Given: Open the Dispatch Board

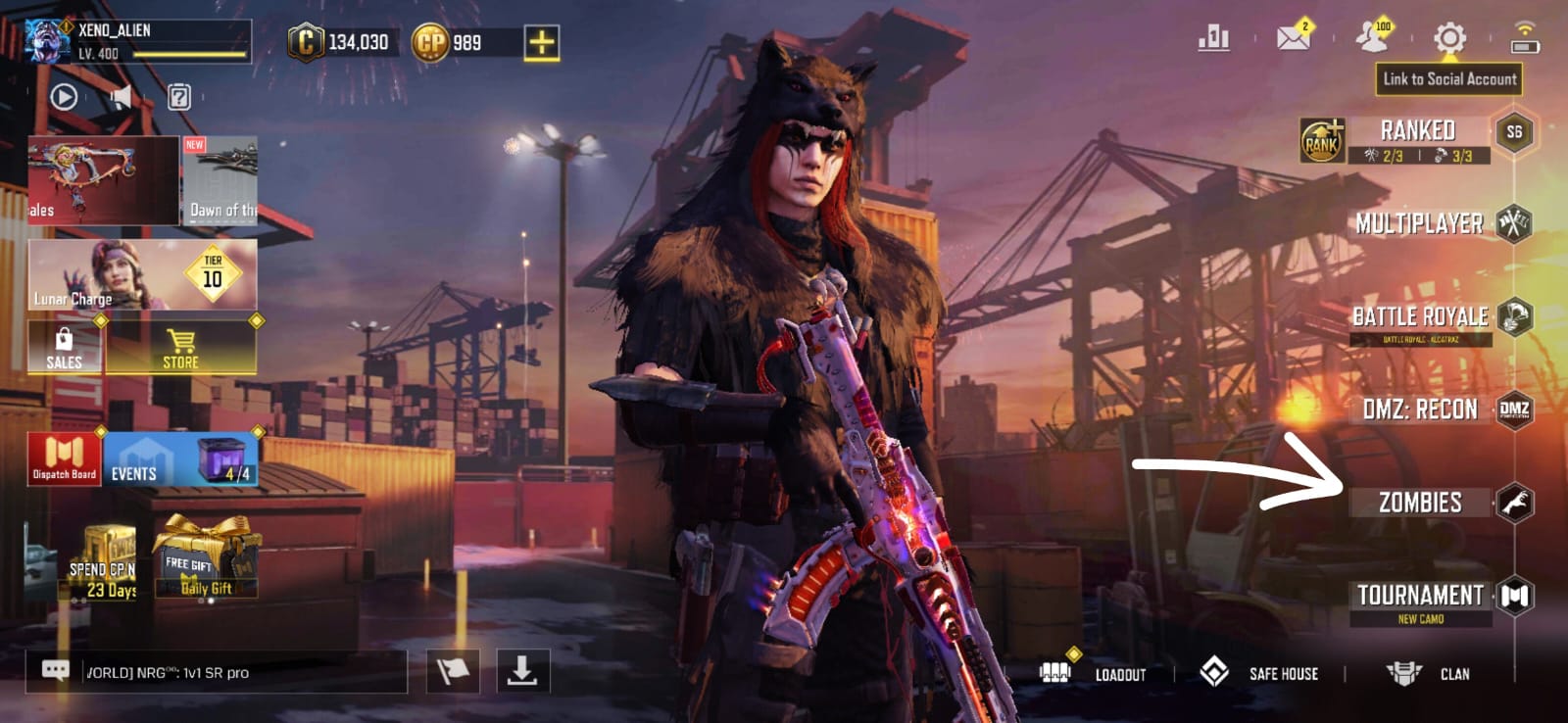Looking at the screenshot, I should tap(64, 459).
